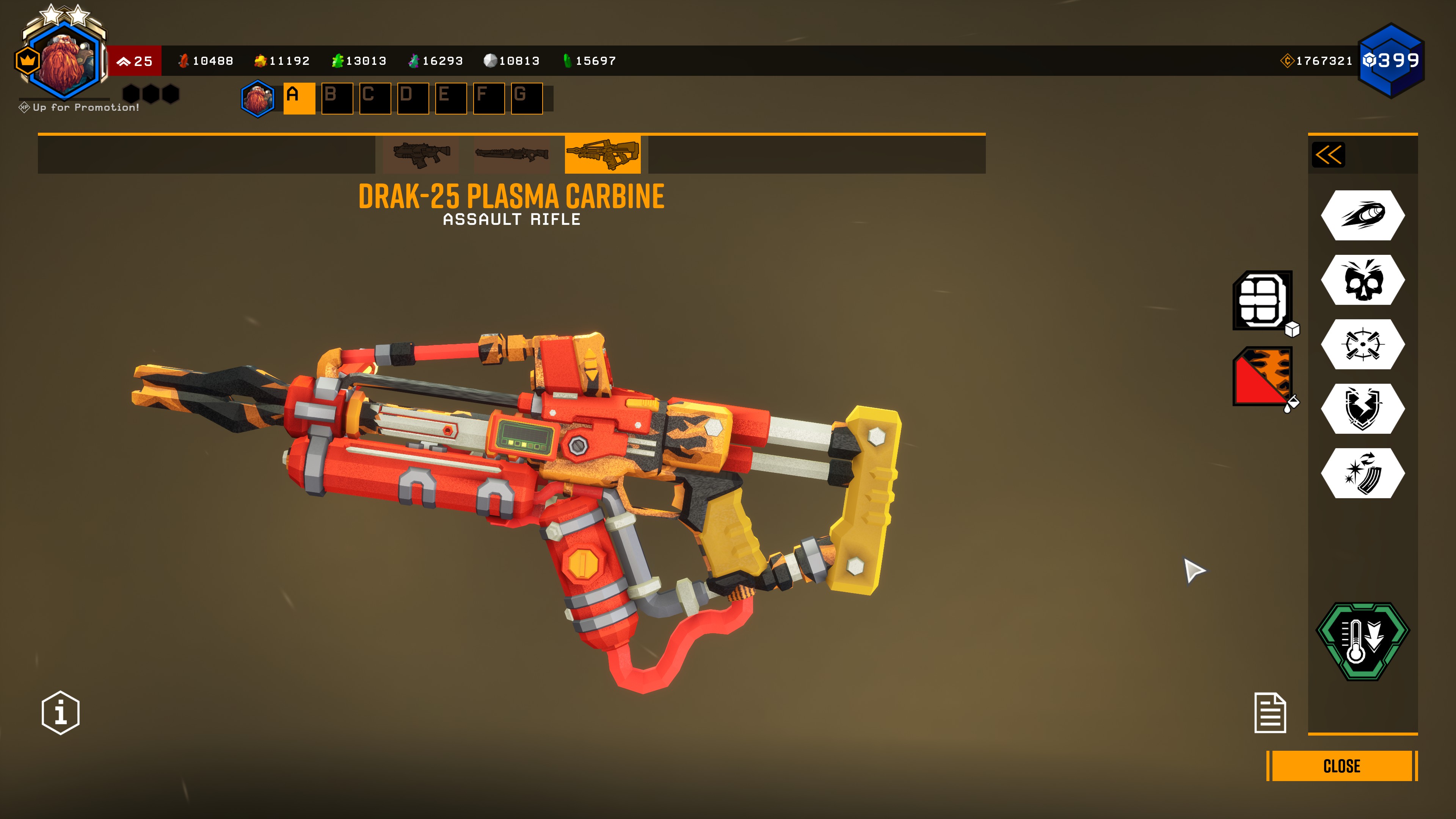Image resolution: width=1456 pixels, height=819 pixels.
Task: Switch to loadout D
Action: 413,98
